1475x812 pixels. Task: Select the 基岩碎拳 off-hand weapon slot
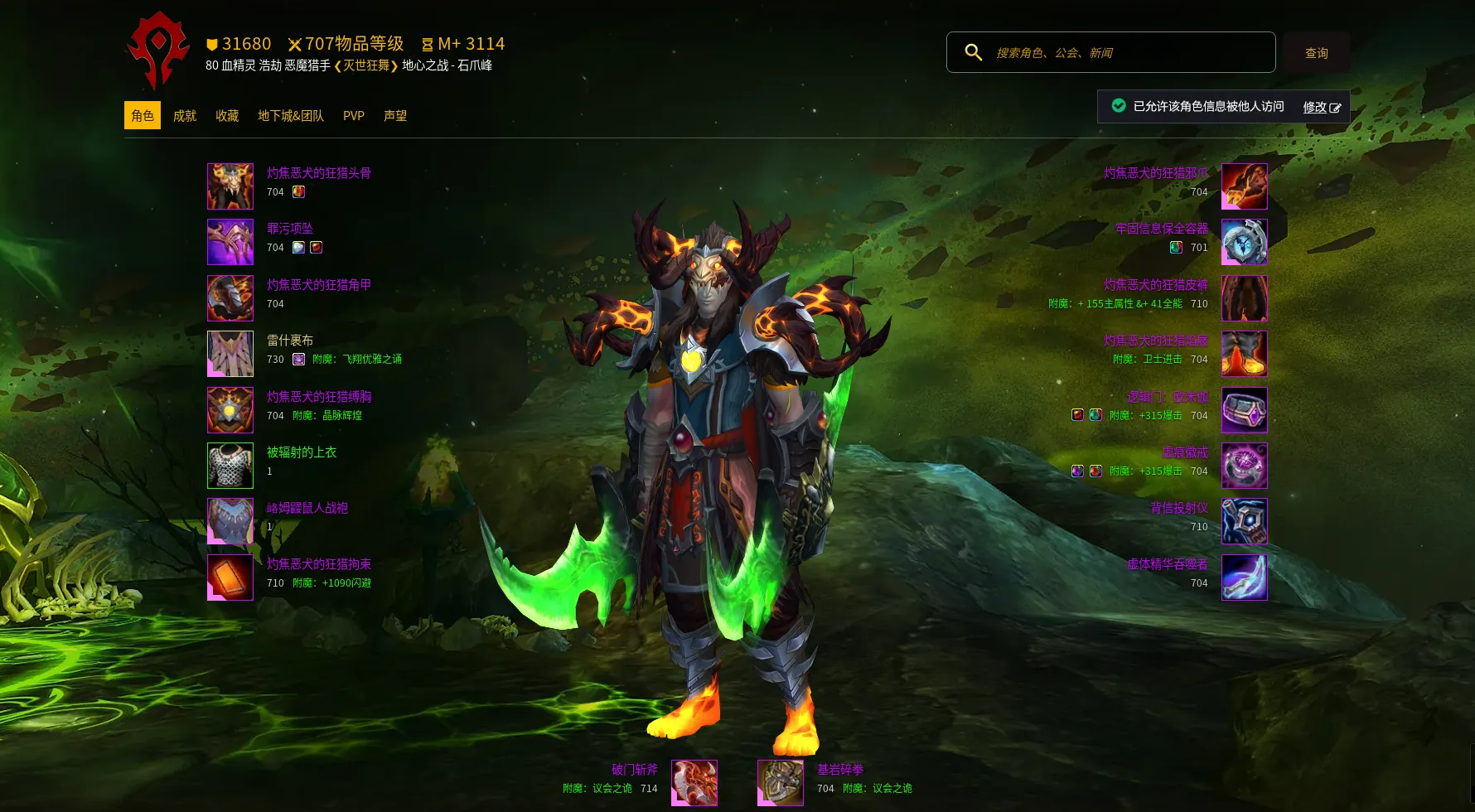point(781,783)
